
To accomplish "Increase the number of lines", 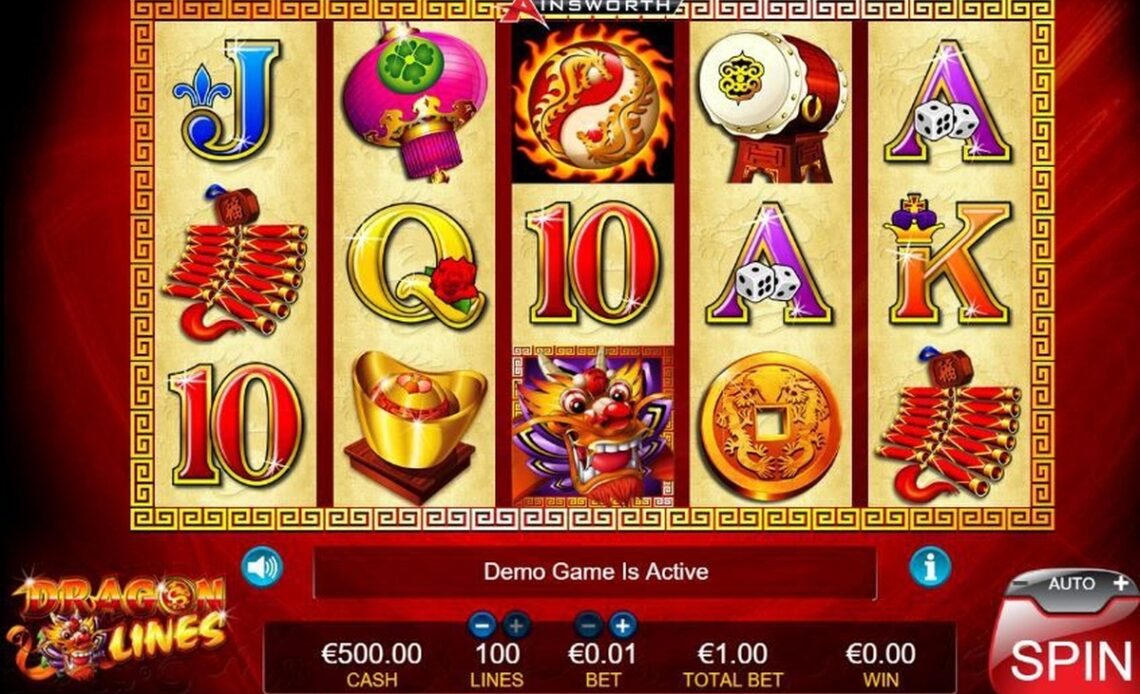I will (516, 626).
